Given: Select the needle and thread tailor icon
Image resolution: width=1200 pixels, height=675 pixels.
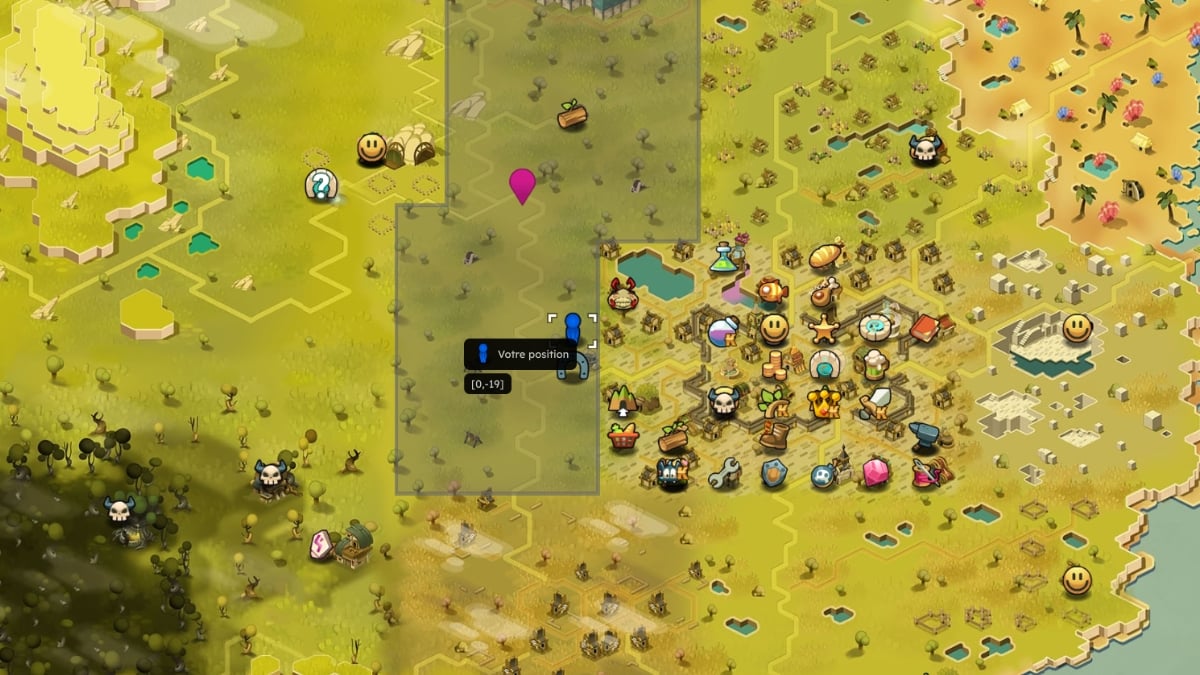Looking at the screenshot, I should click(926, 471).
